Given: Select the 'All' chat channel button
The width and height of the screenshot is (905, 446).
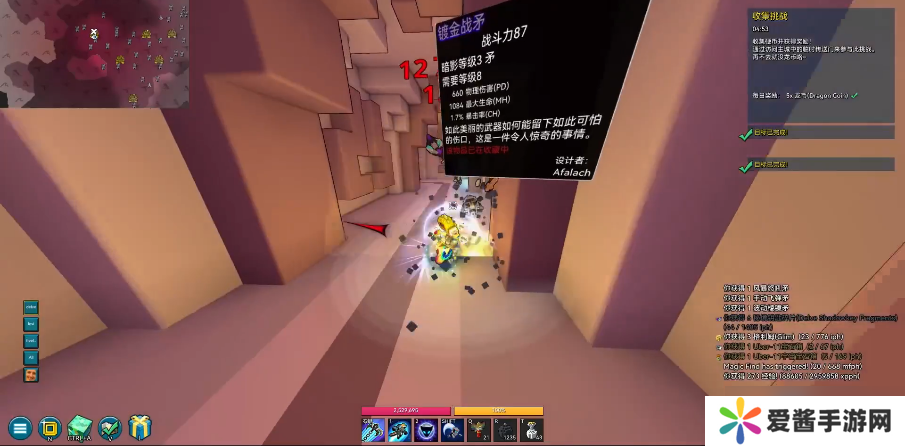Looking at the screenshot, I should (x=31, y=357).
